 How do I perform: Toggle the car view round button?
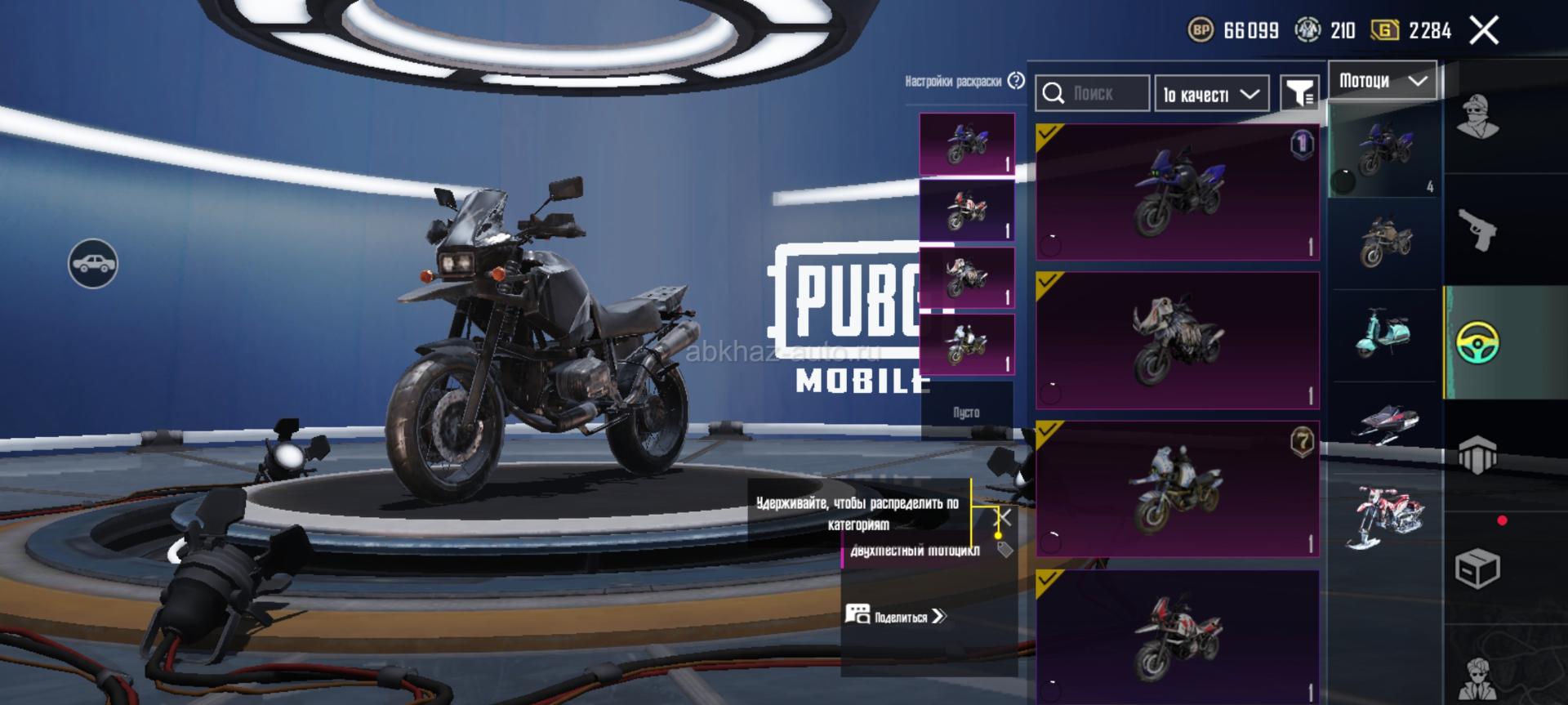(x=93, y=264)
